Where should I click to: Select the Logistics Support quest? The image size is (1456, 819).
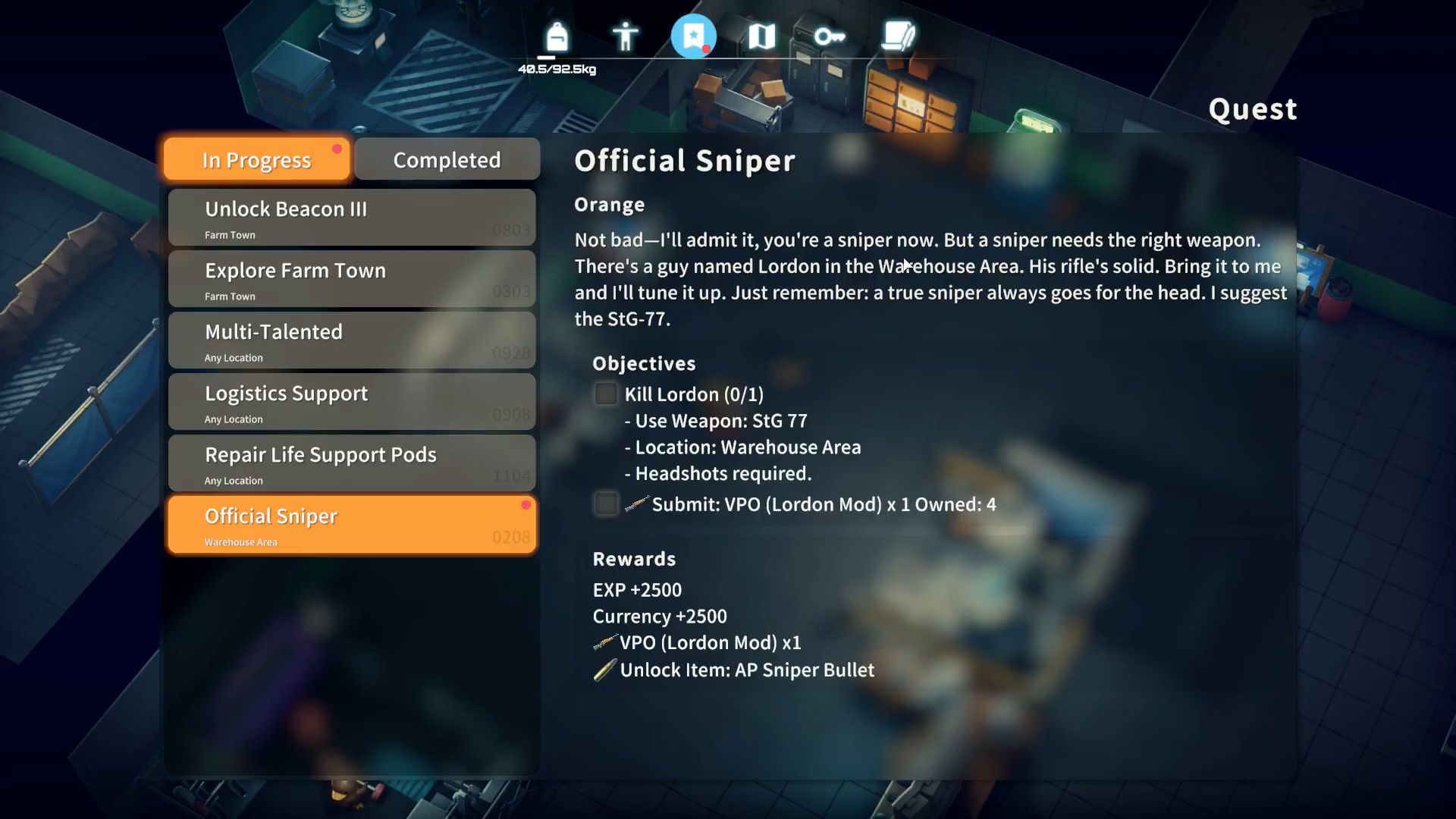(x=351, y=401)
